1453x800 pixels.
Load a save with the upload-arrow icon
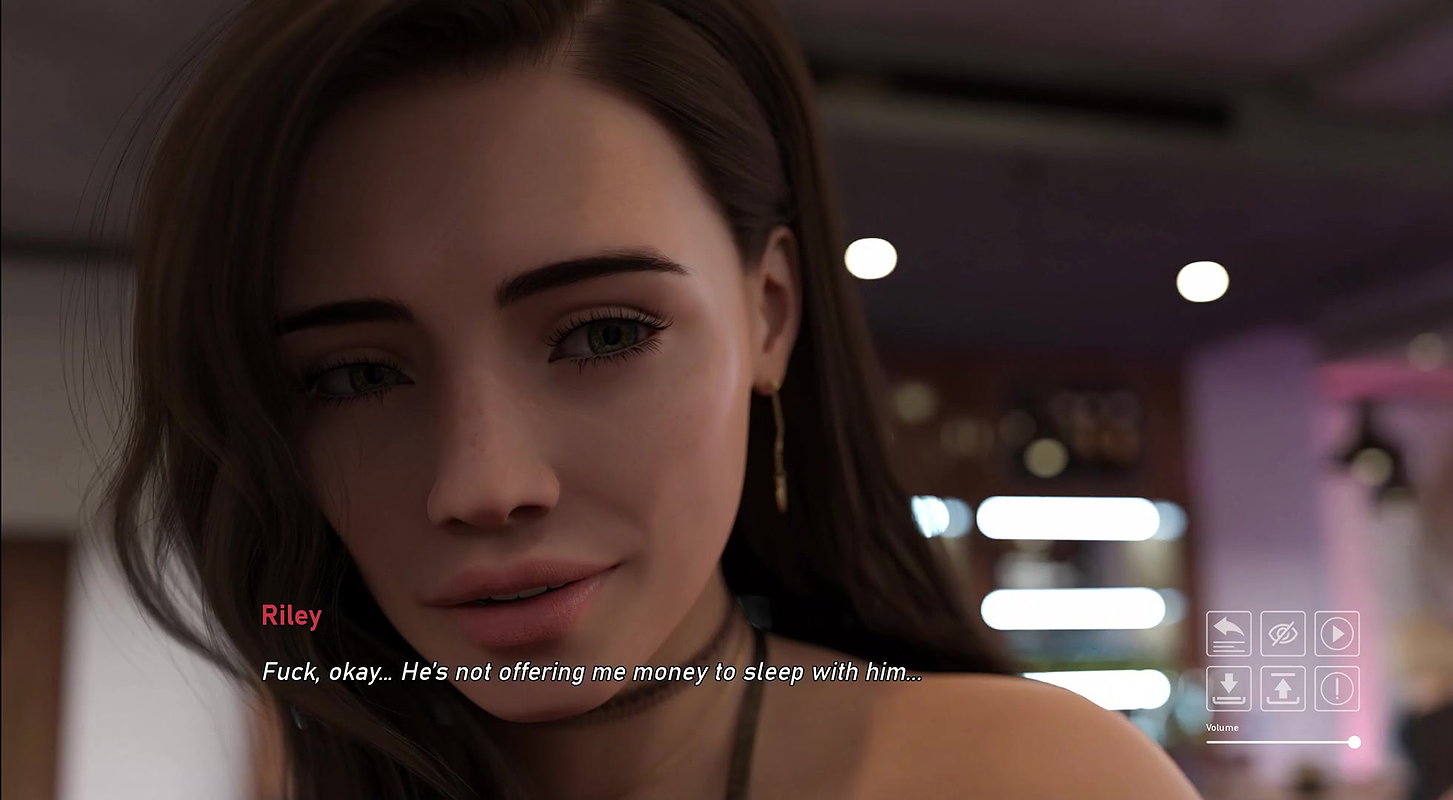point(1282,688)
